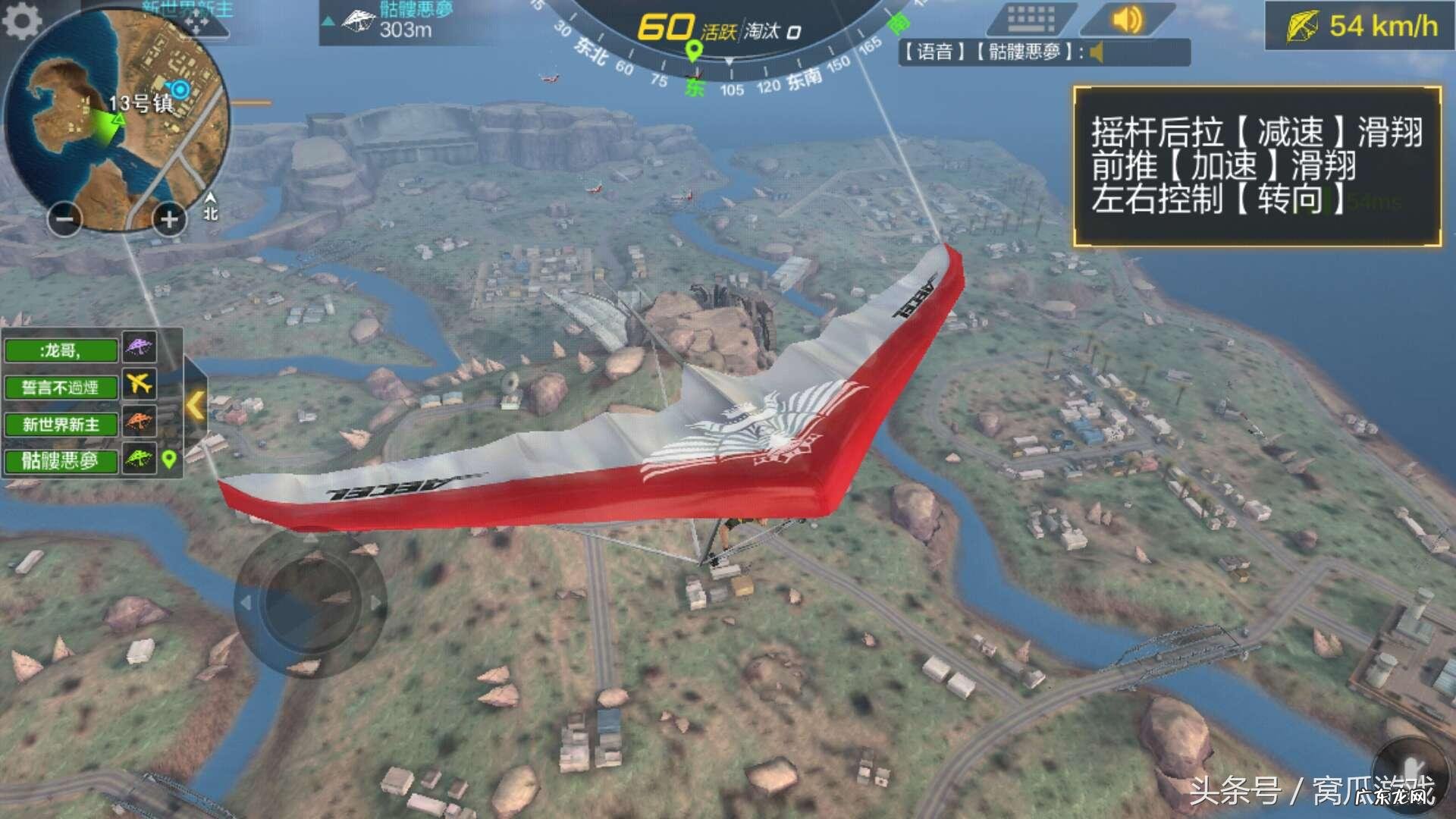1456x819 pixels.
Task: Zoom in the minimap with plus button
Action: 169,220
